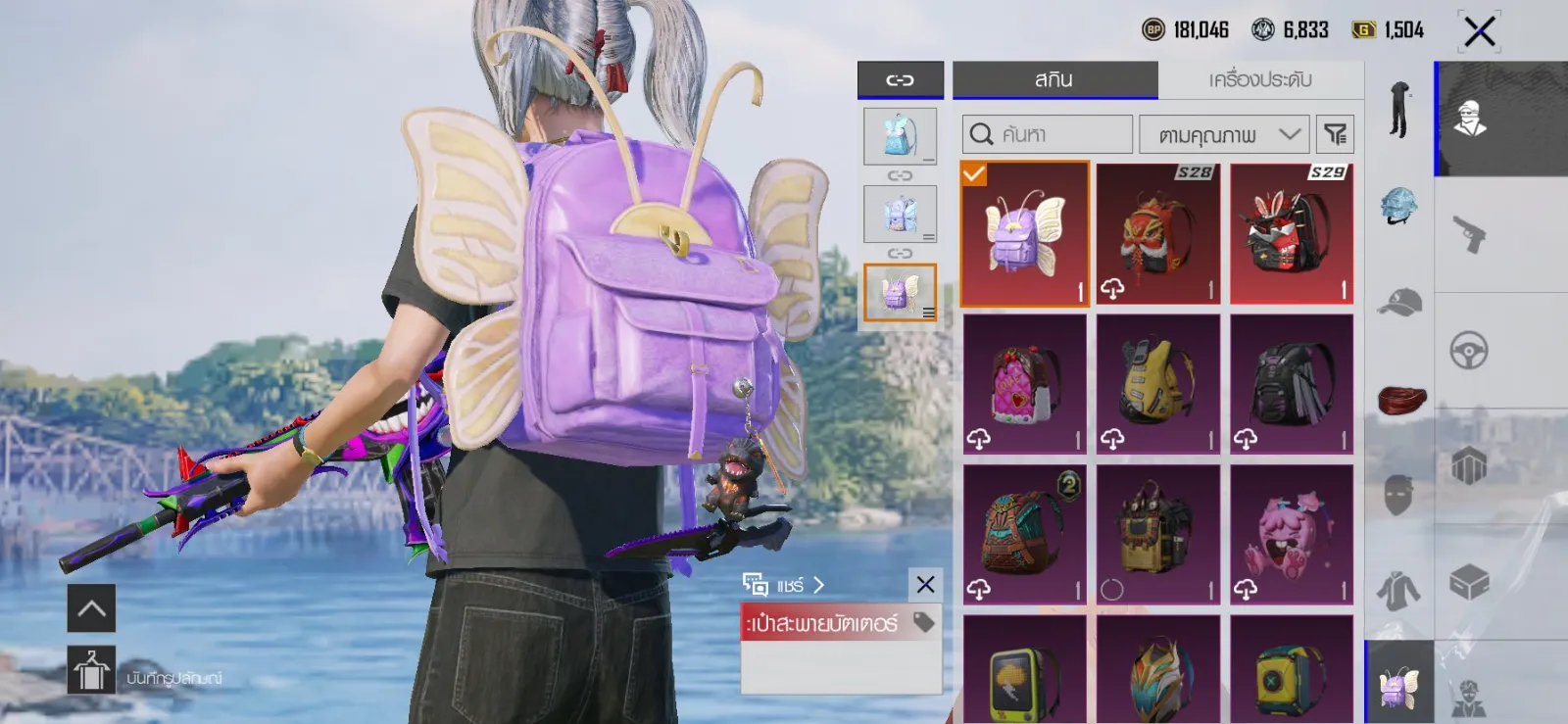Choose the S29 rabbit backpack skin
The image size is (1568, 724).
pyautogui.click(x=1292, y=234)
